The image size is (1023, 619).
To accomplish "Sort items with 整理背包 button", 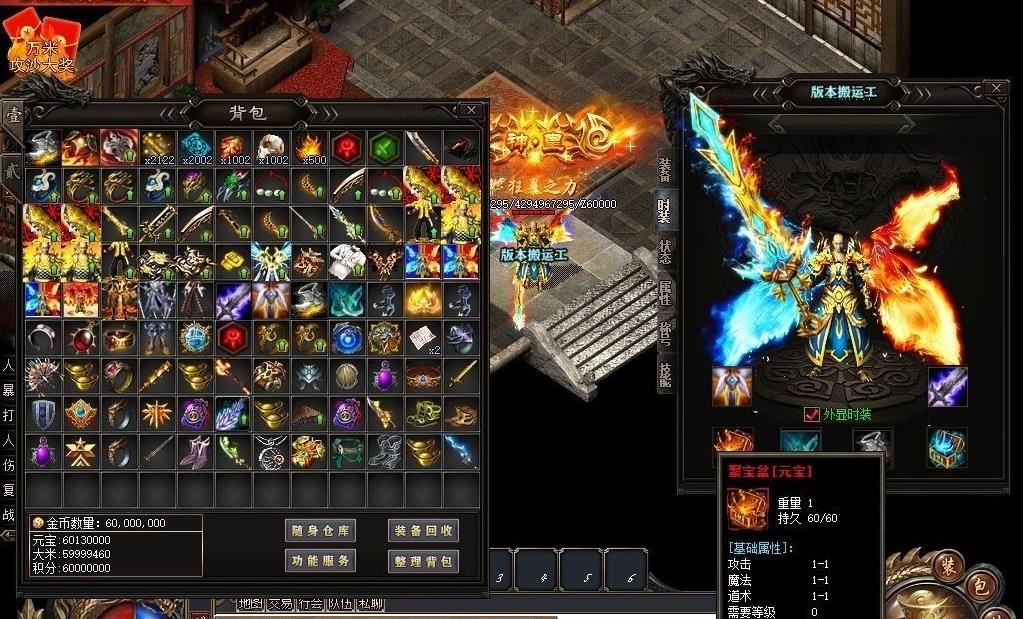I will coord(422,561).
